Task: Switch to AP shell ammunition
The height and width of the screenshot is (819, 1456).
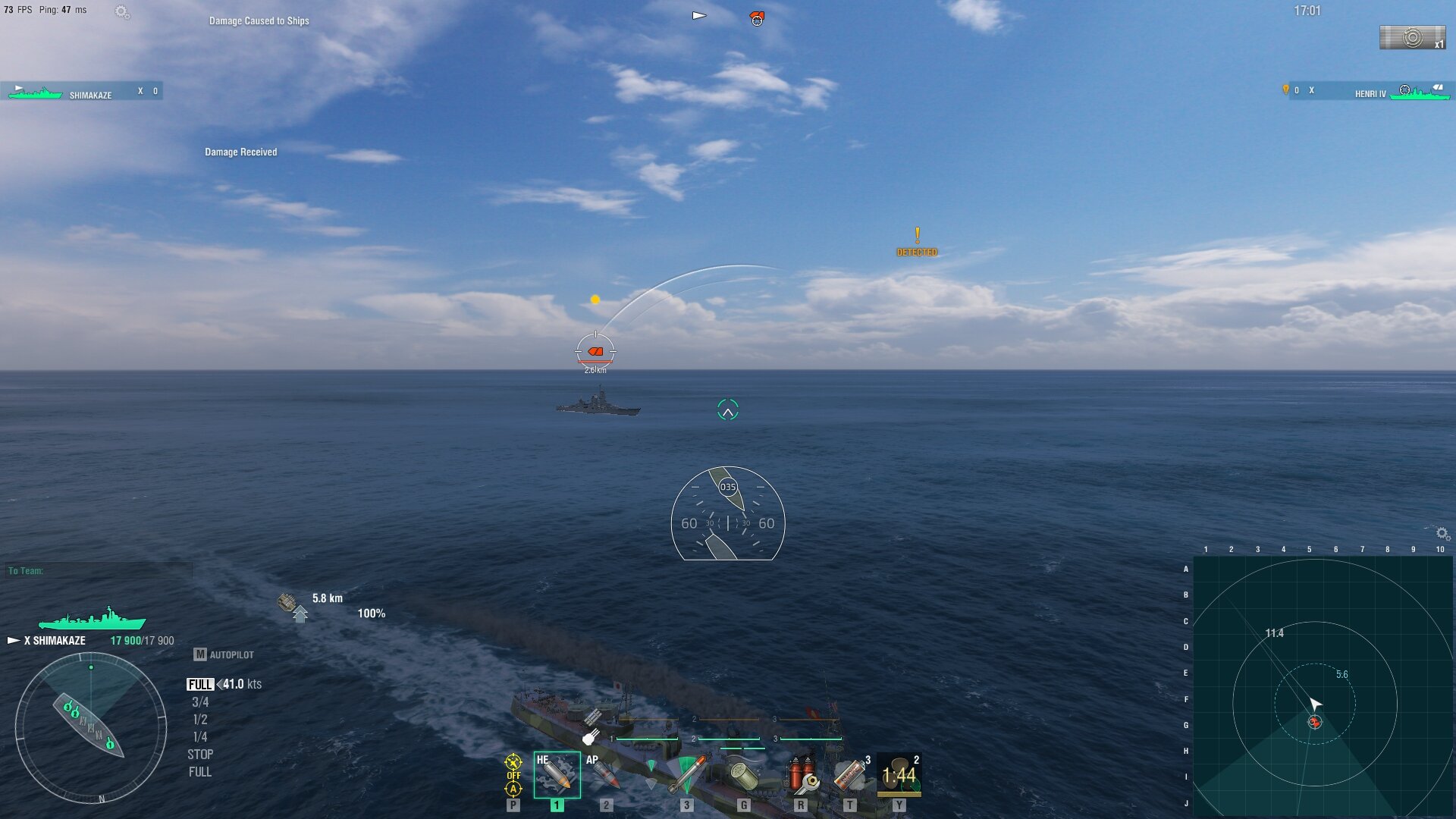Action: (x=605, y=775)
